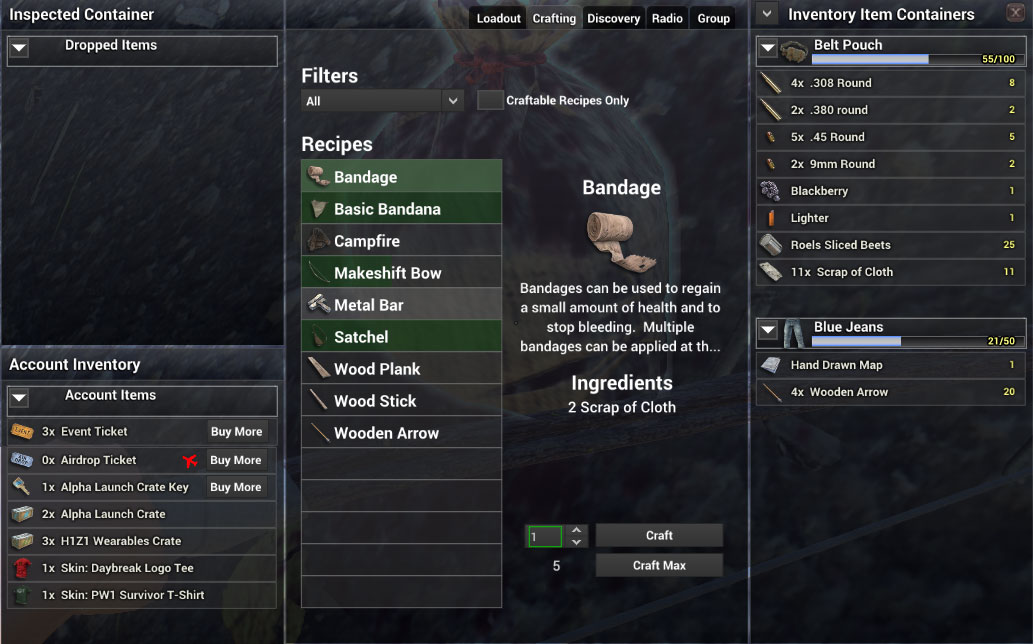1033x644 pixels.
Task: Open the Filters dropdown set to All
Action: click(x=383, y=101)
